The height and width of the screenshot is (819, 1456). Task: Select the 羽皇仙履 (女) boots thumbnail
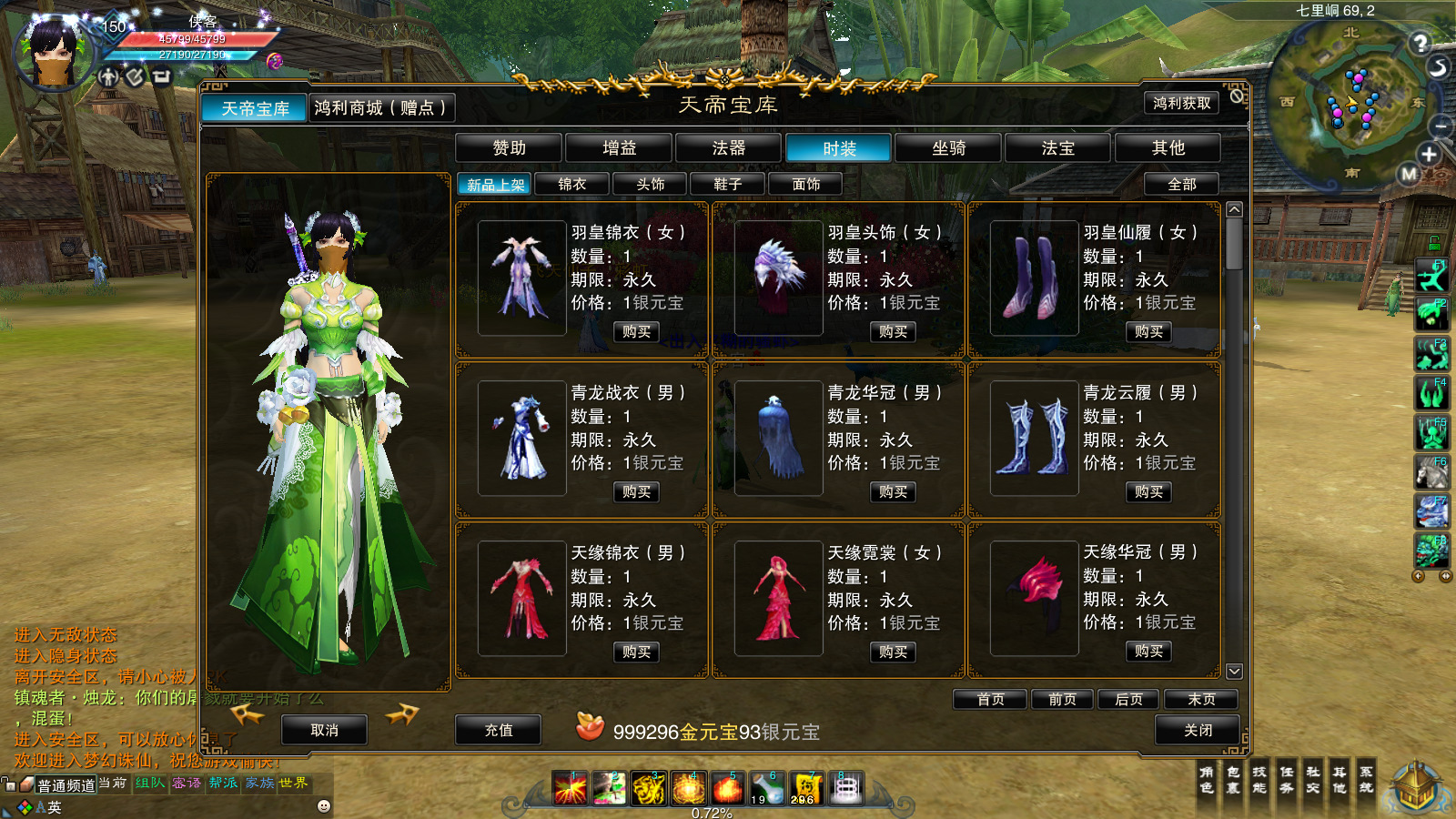tap(1034, 278)
